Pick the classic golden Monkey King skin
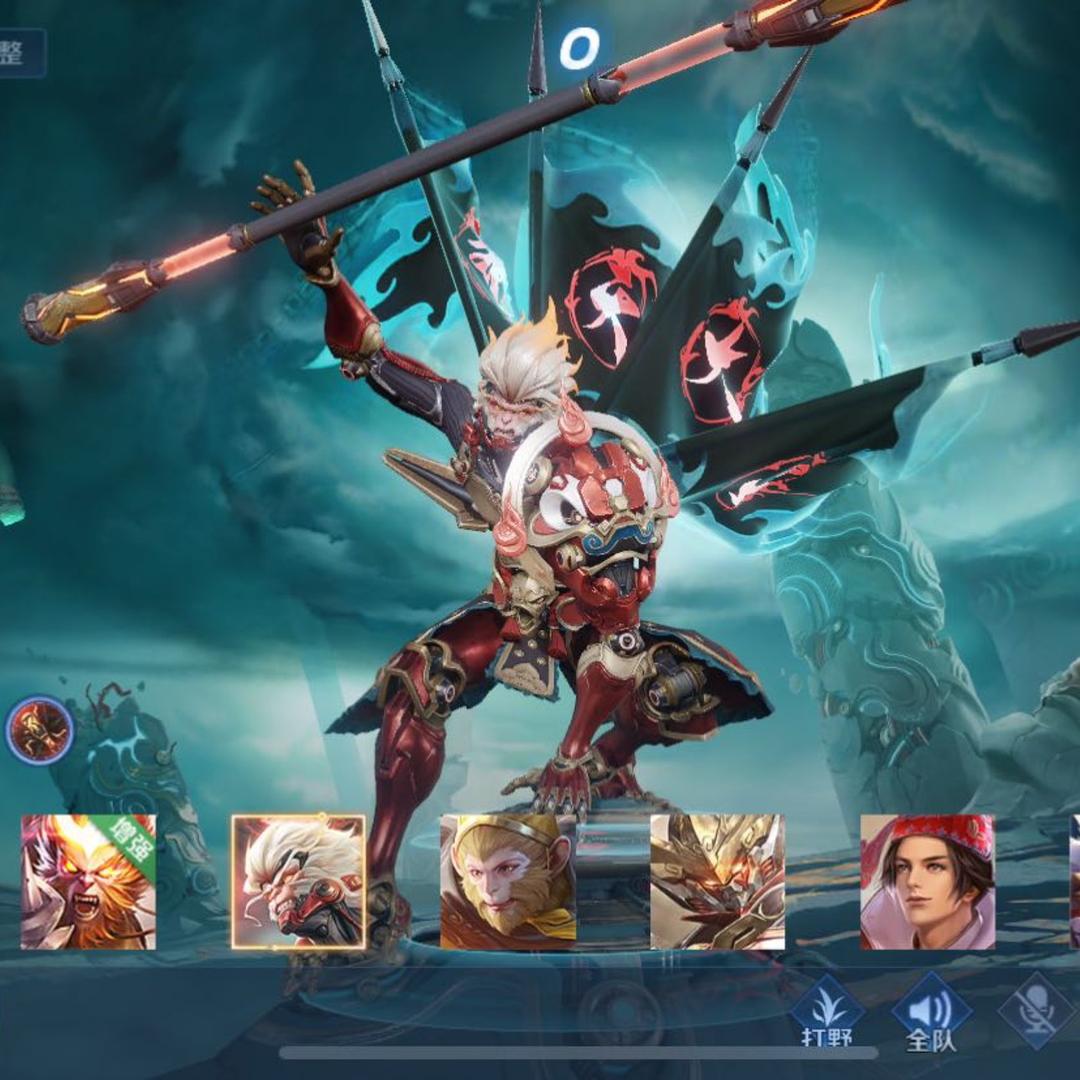Viewport: 1080px width, 1080px height. click(x=508, y=881)
